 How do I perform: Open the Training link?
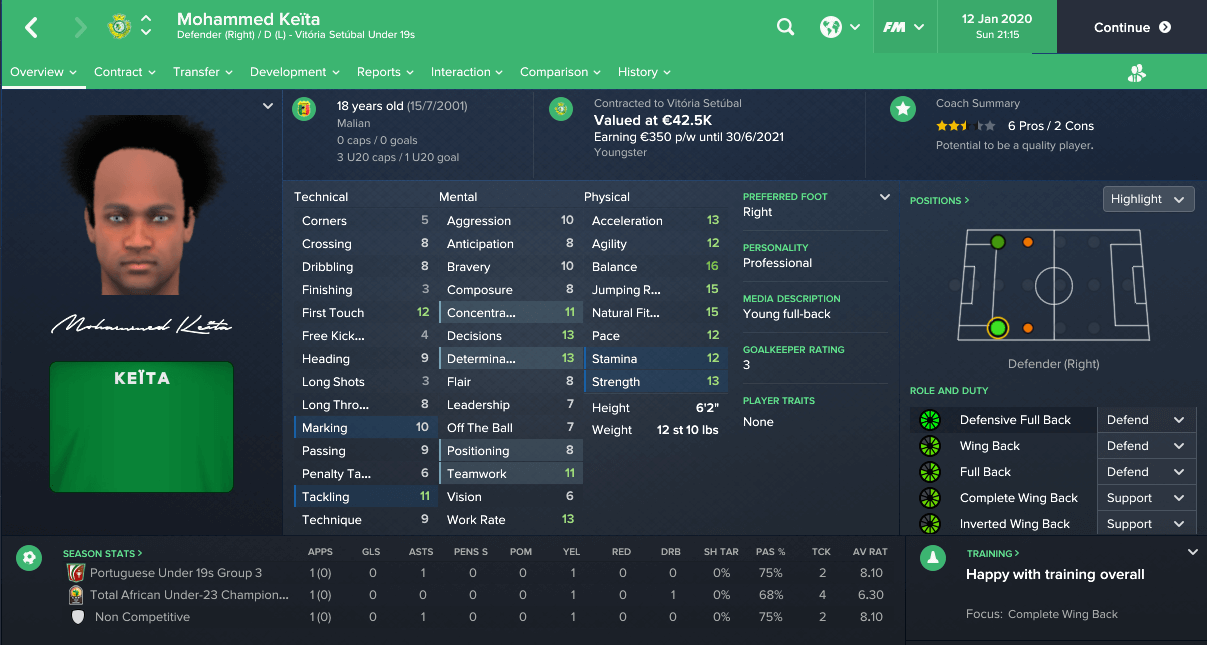click(x=994, y=553)
